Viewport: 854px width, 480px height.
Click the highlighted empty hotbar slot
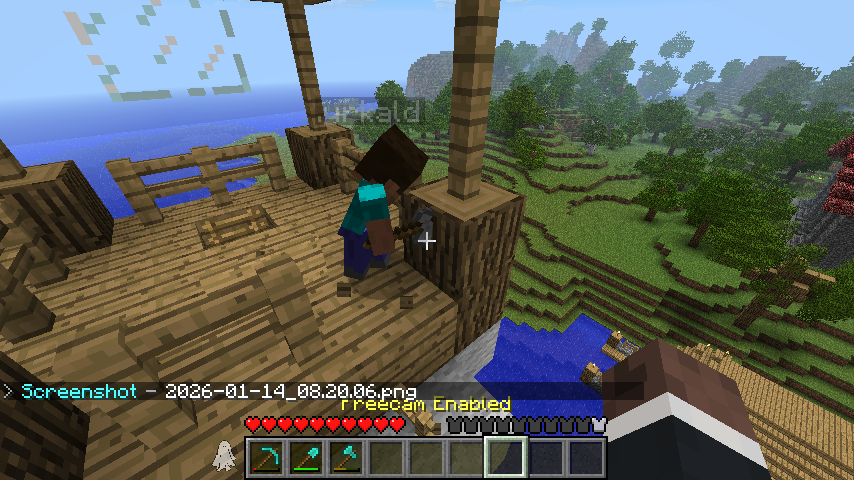click(x=505, y=457)
